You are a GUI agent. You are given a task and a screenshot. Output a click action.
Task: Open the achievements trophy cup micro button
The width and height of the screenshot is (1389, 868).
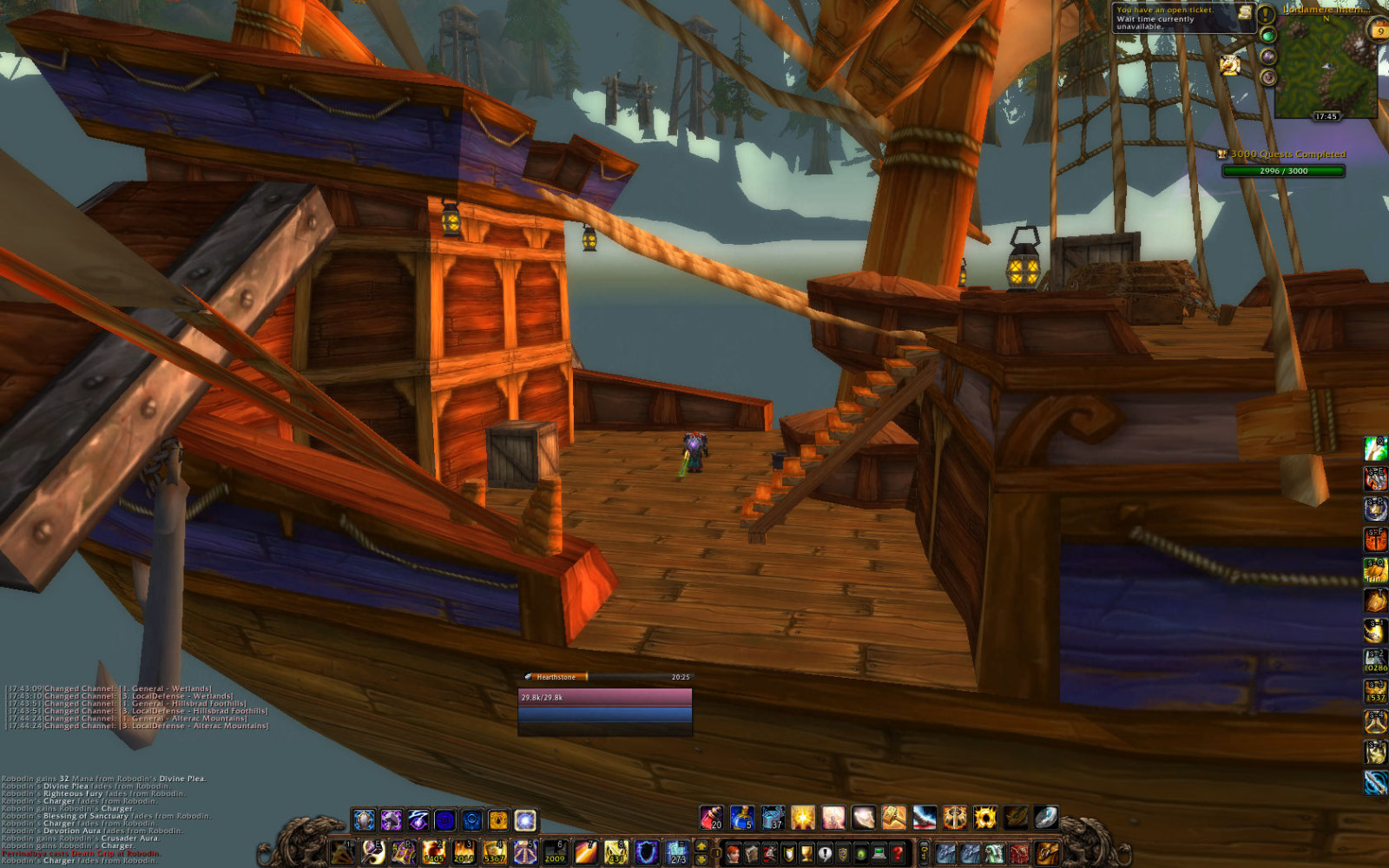tap(806, 852)
